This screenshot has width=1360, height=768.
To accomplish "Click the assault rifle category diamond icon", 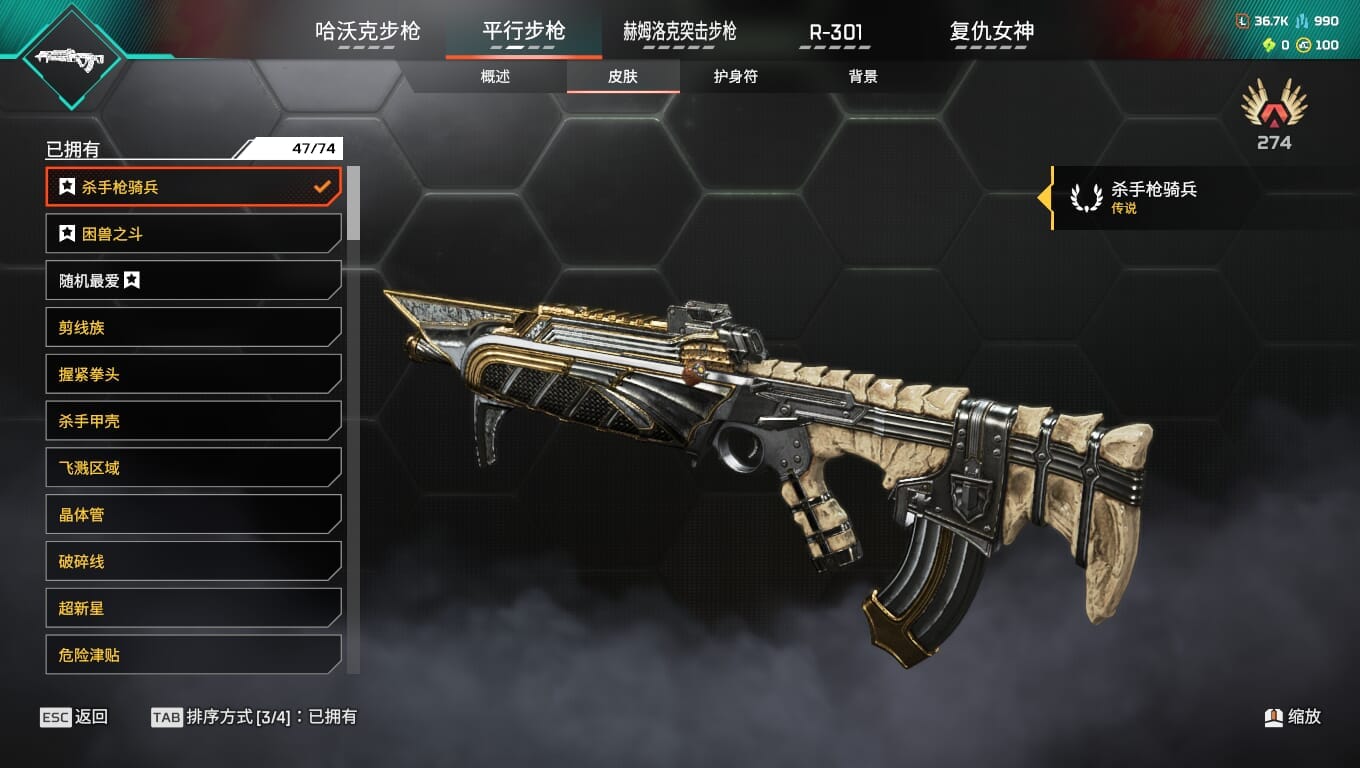I will pyautogui.click(x=71, y=57).
